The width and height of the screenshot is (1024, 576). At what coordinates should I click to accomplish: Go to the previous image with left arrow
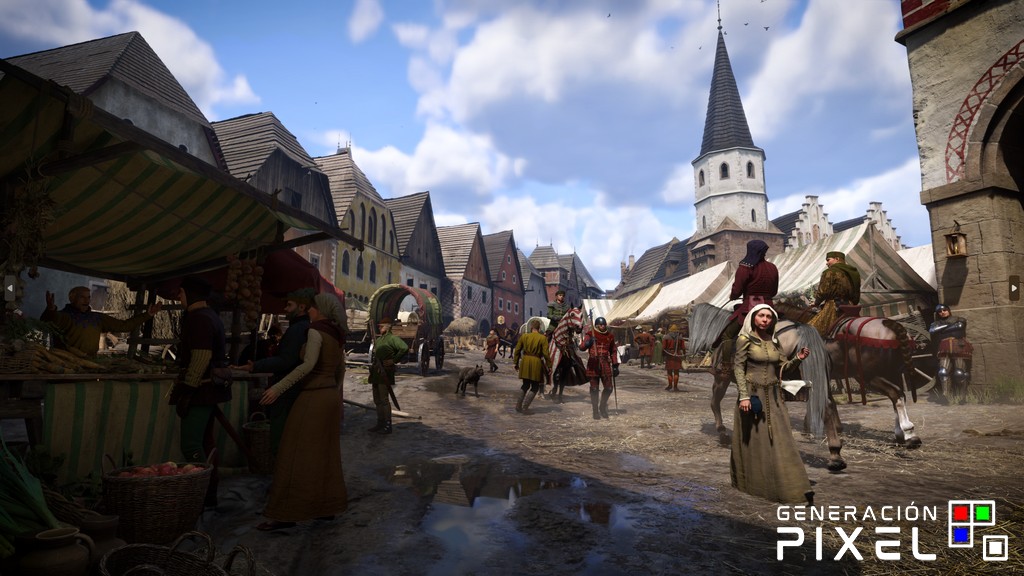[10, 289]
